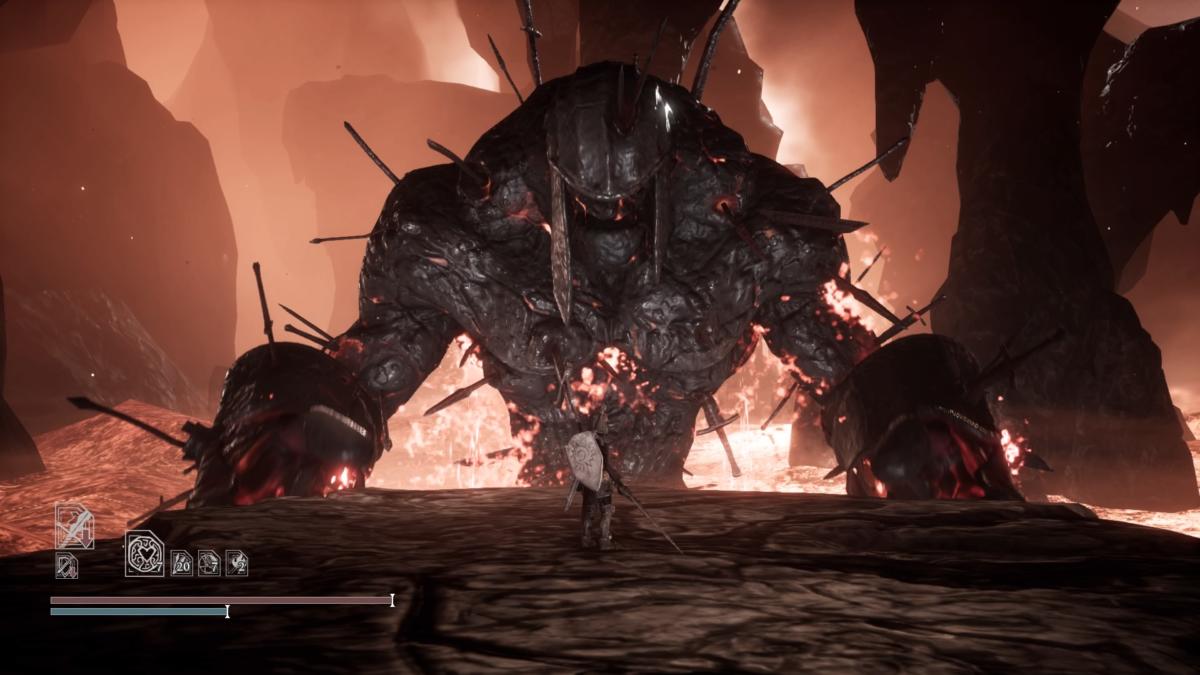This screenshot has width=1200, height=675.
Task: Select the round item slot showing 7
Action: point(209,563)
